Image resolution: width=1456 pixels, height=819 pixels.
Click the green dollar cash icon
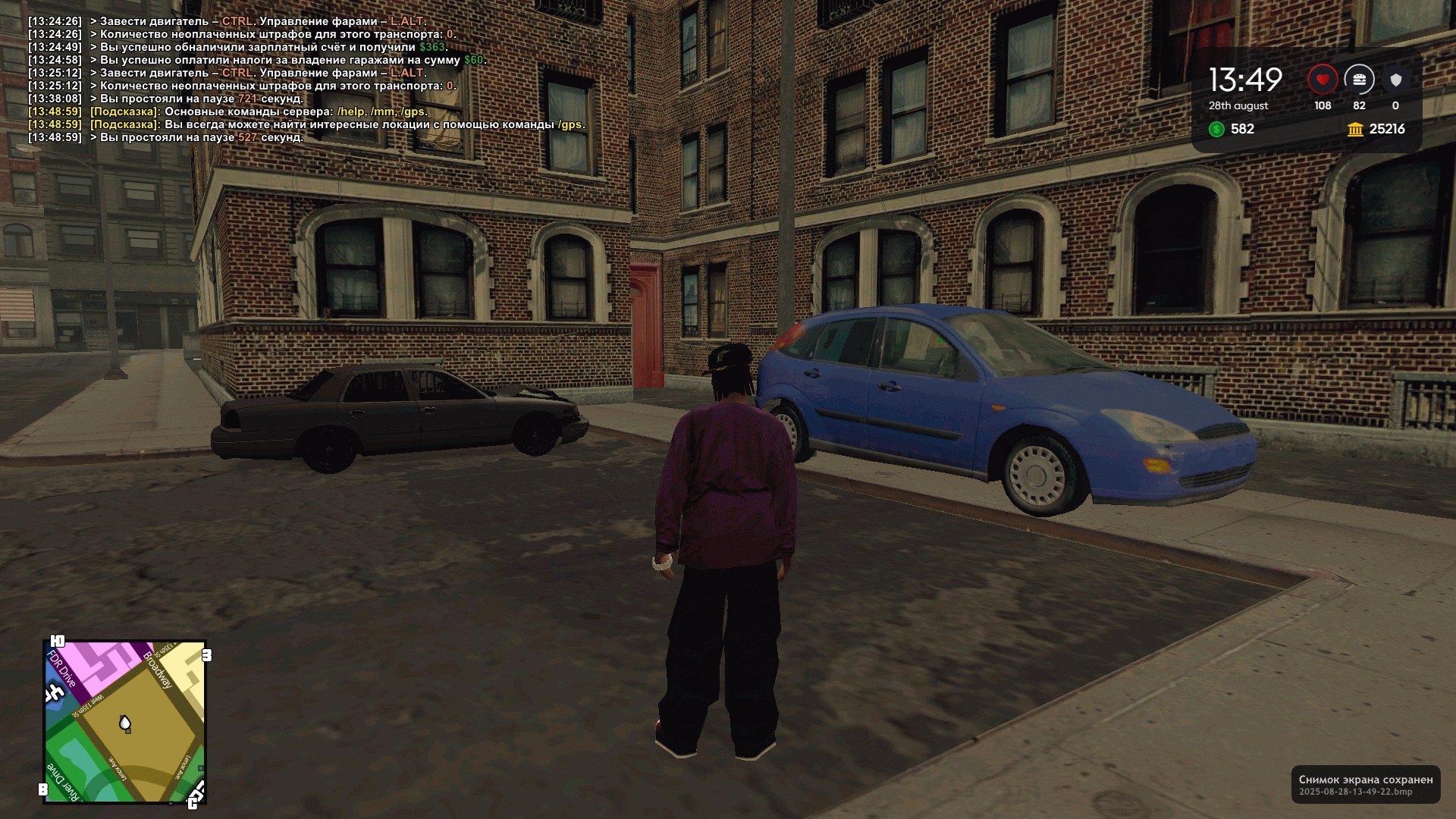(1217, 129)
